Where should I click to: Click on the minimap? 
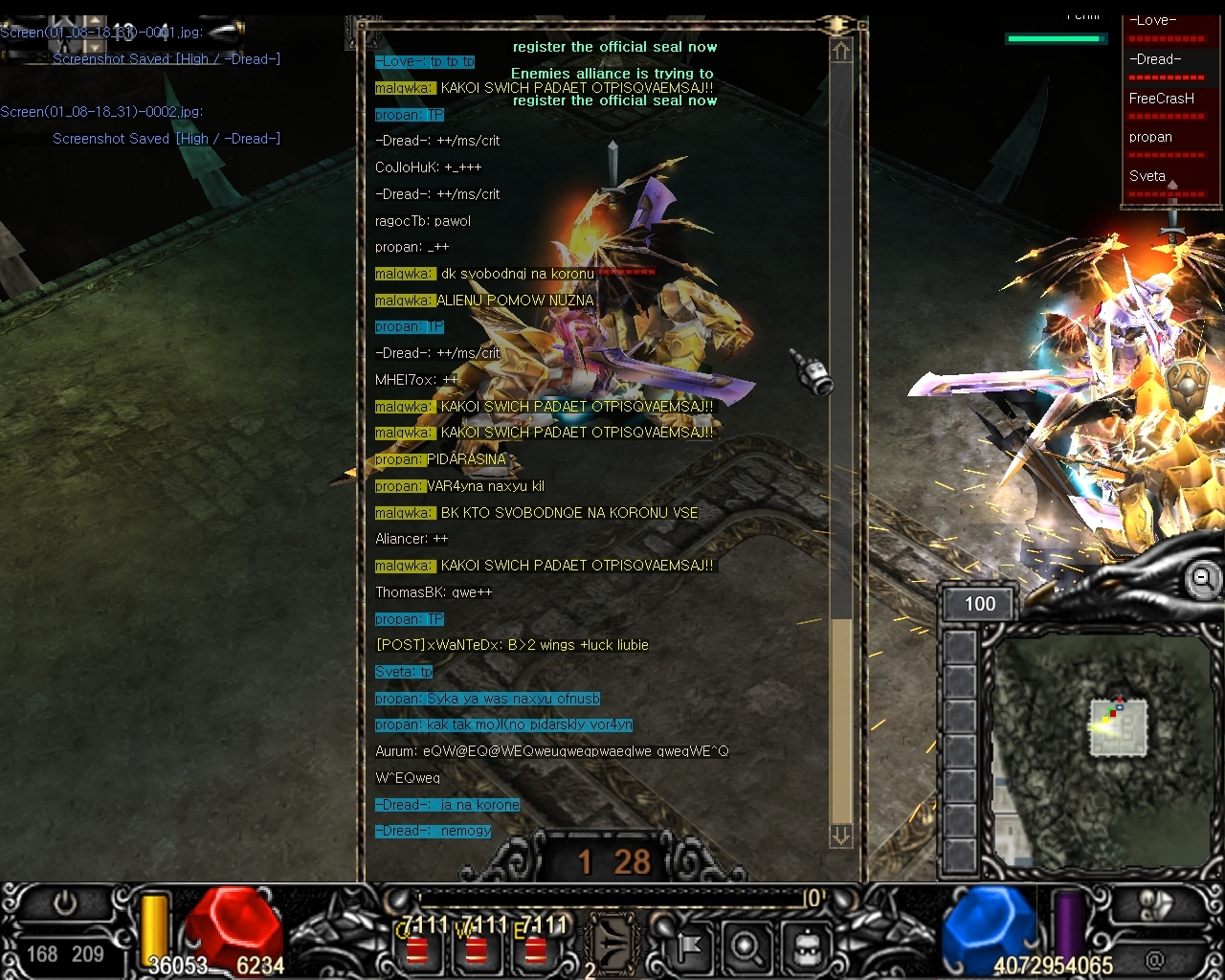[1101, 746]
